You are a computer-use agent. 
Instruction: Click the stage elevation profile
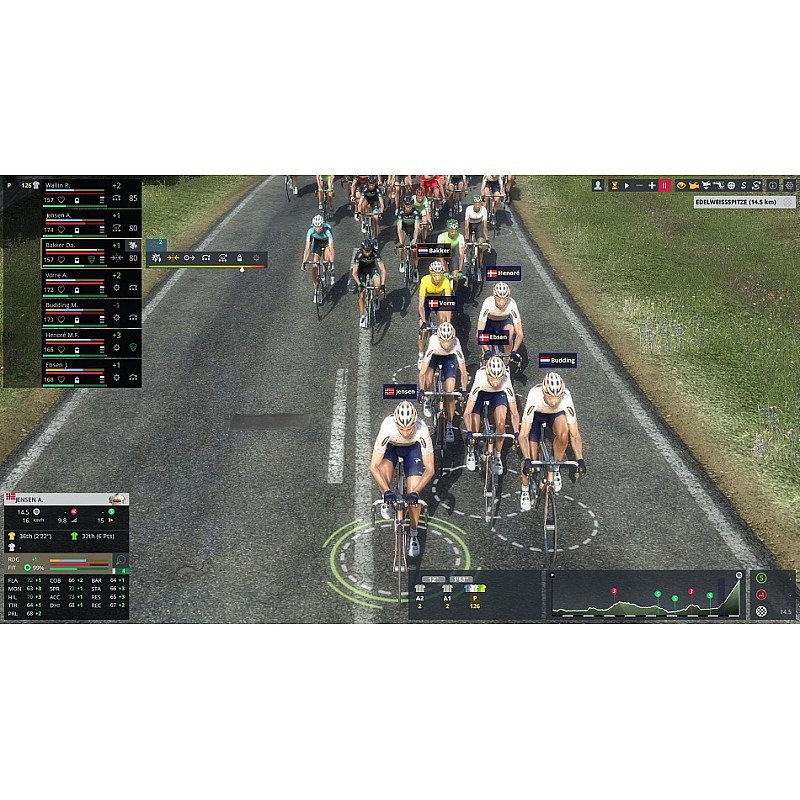645,595
